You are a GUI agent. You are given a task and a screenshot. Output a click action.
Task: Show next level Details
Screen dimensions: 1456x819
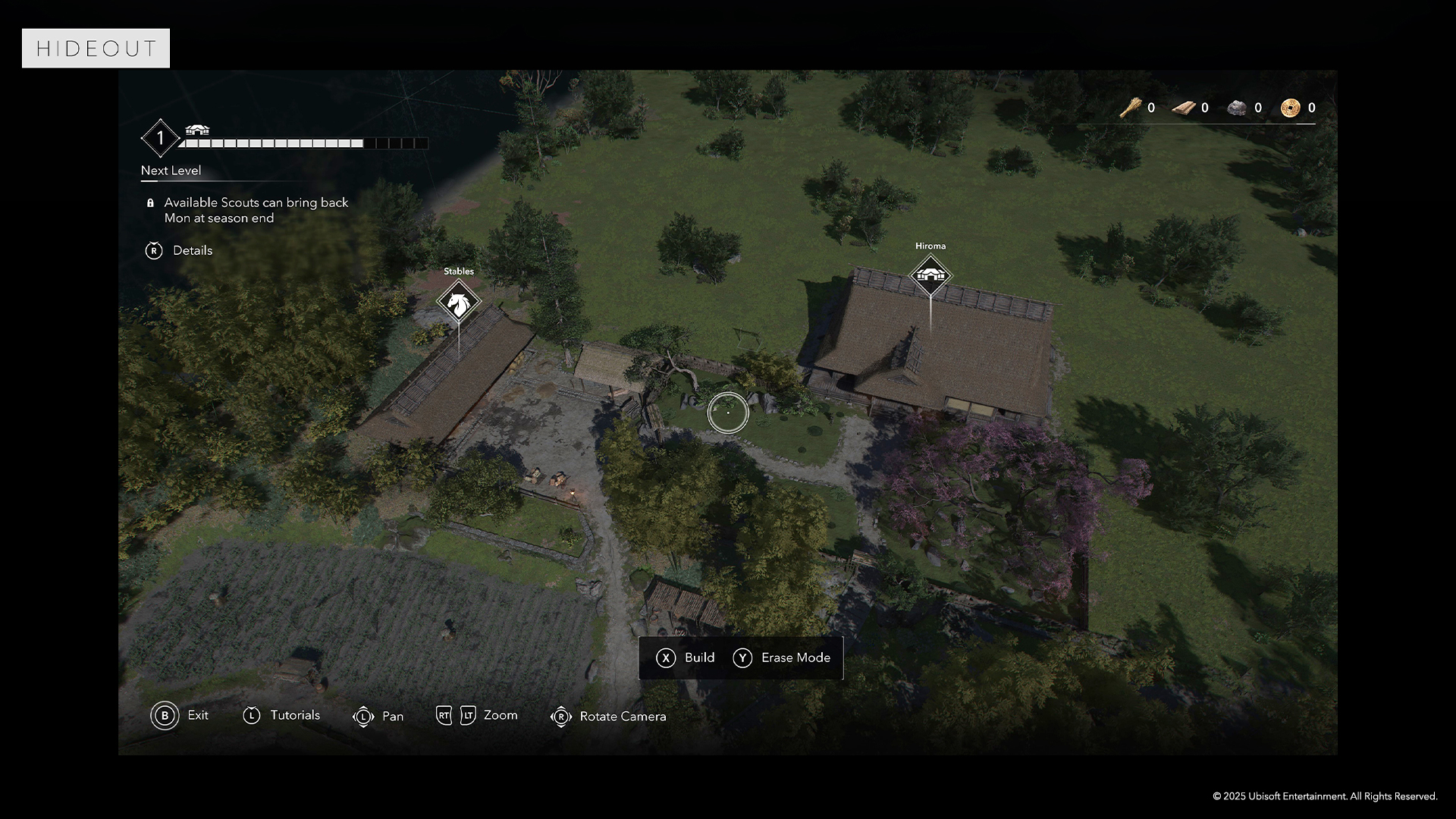coord(179,250)
